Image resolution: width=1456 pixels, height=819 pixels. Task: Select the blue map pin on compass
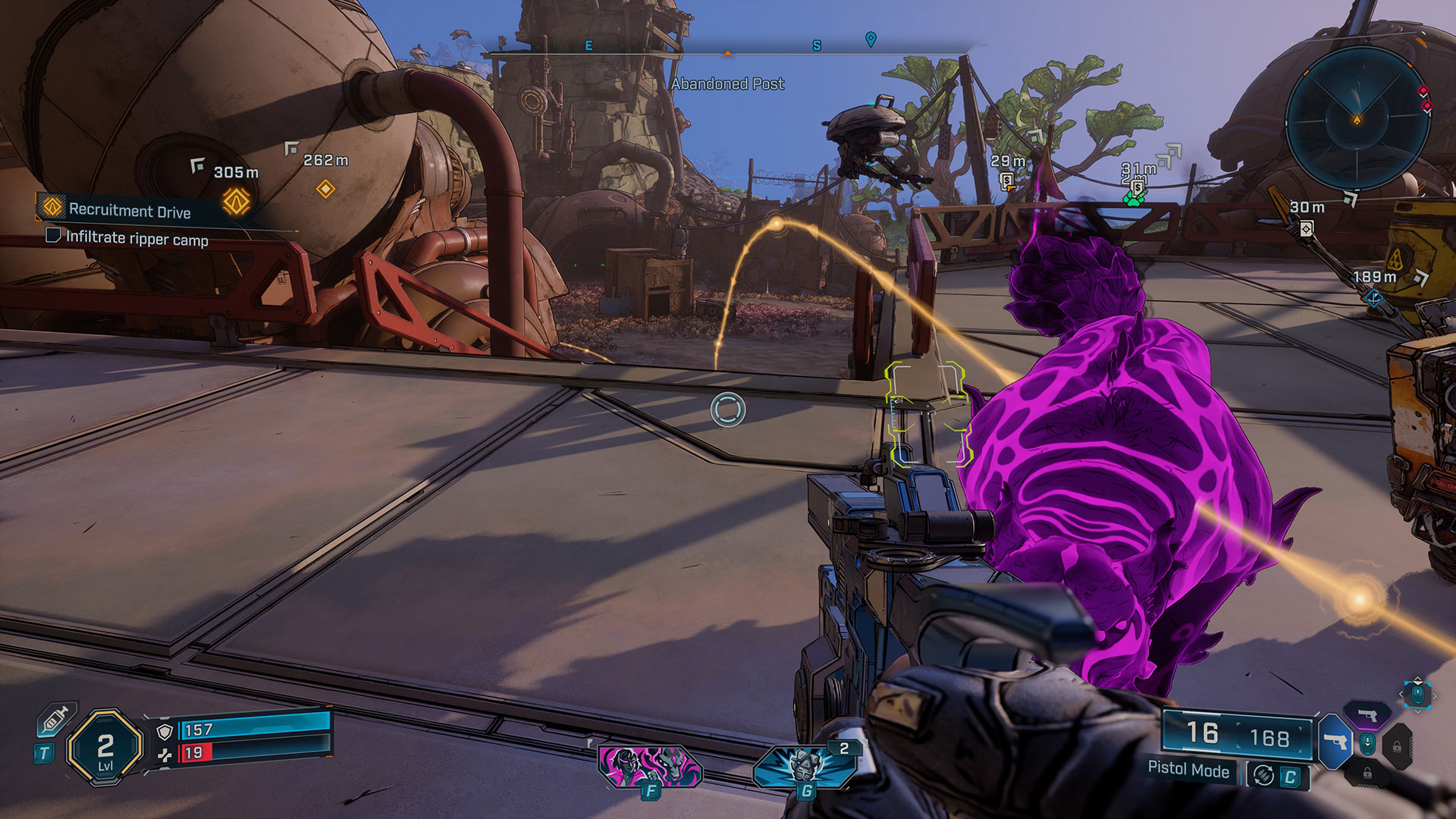point(871,39)
